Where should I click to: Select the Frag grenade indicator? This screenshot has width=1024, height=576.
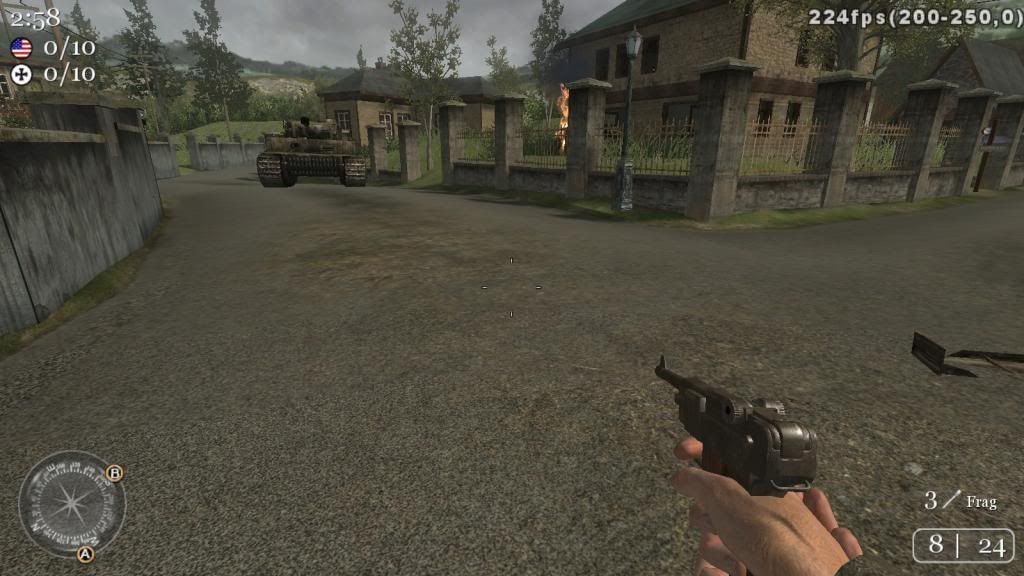pyautogui.click(x=960, y=500)
